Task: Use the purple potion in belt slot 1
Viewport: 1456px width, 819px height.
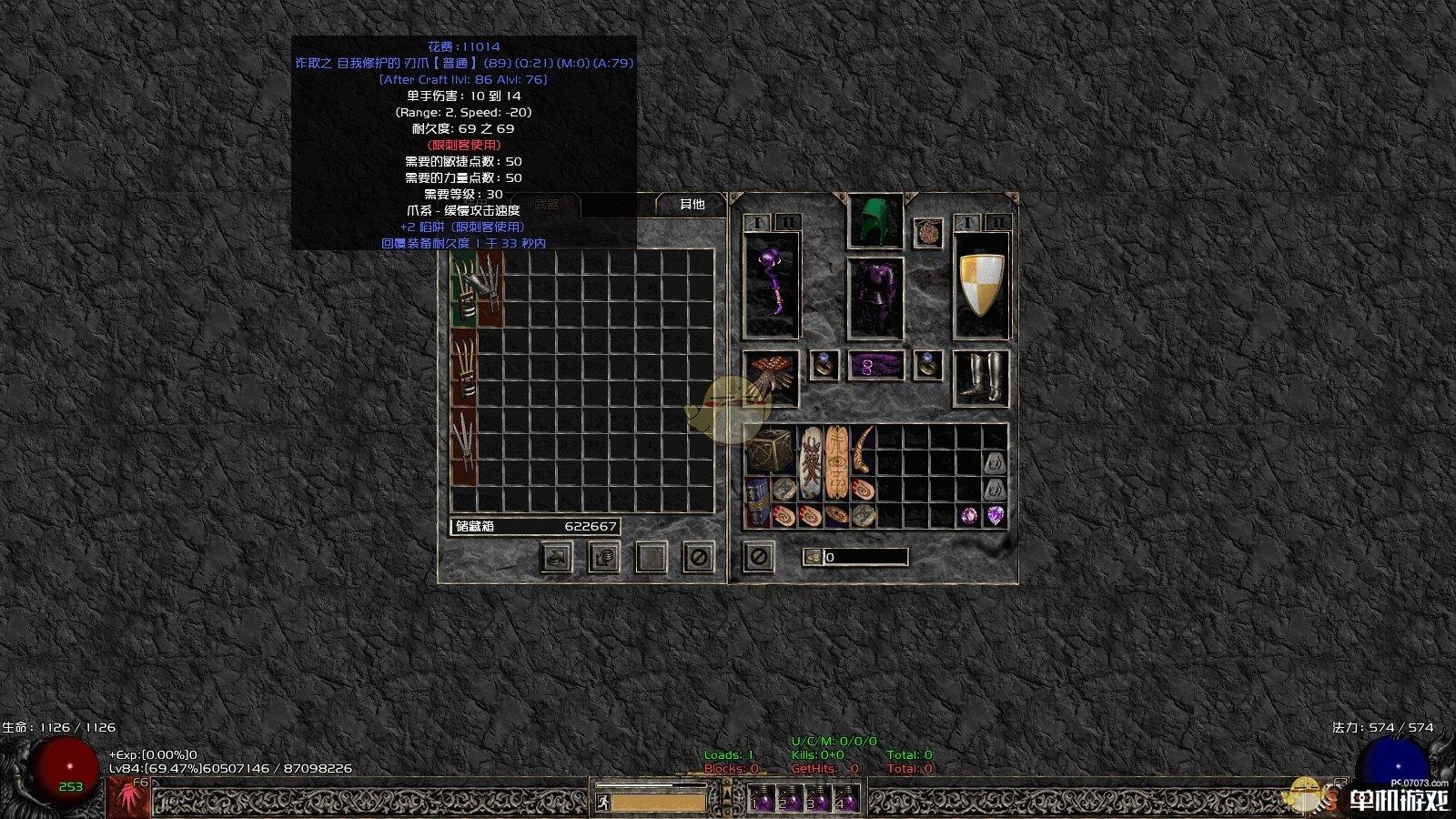Action: click(763, 801)
